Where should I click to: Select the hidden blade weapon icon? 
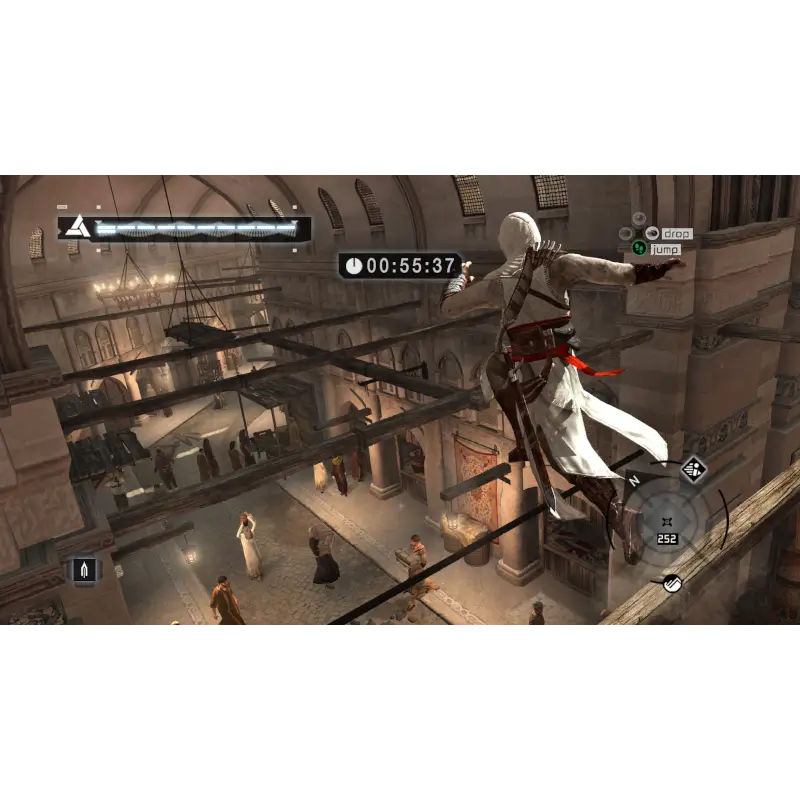[x=85, y=570]
